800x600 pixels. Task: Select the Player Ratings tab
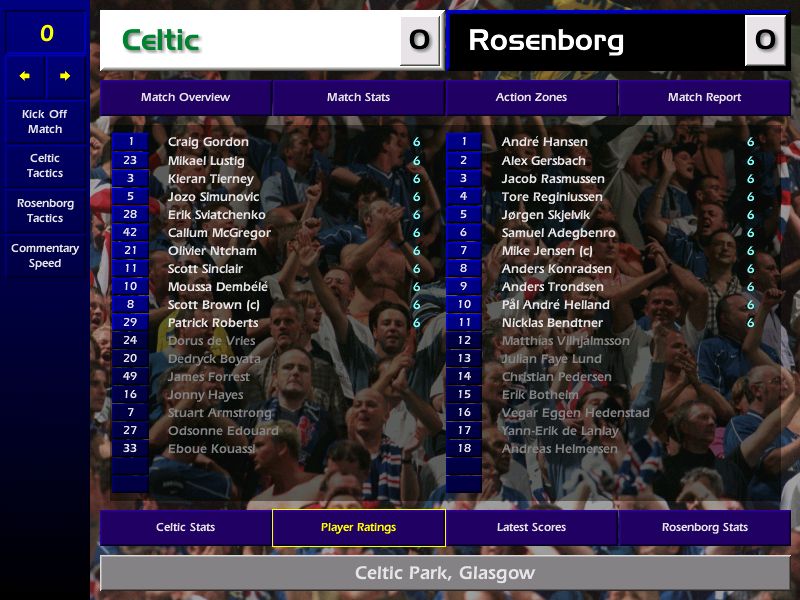click(358, 527)
